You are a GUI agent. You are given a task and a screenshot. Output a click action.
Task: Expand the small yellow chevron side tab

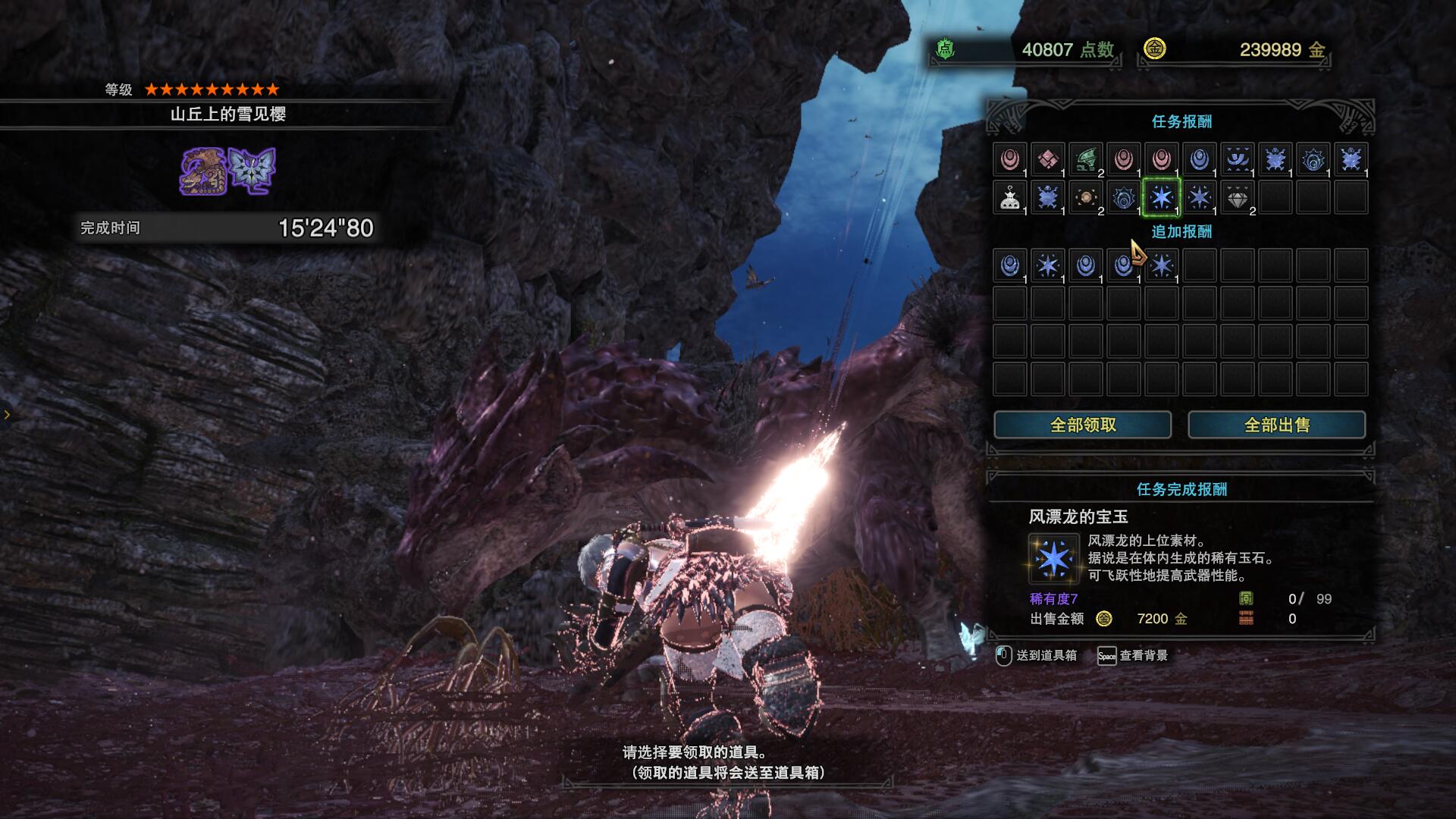pos(7,414)
